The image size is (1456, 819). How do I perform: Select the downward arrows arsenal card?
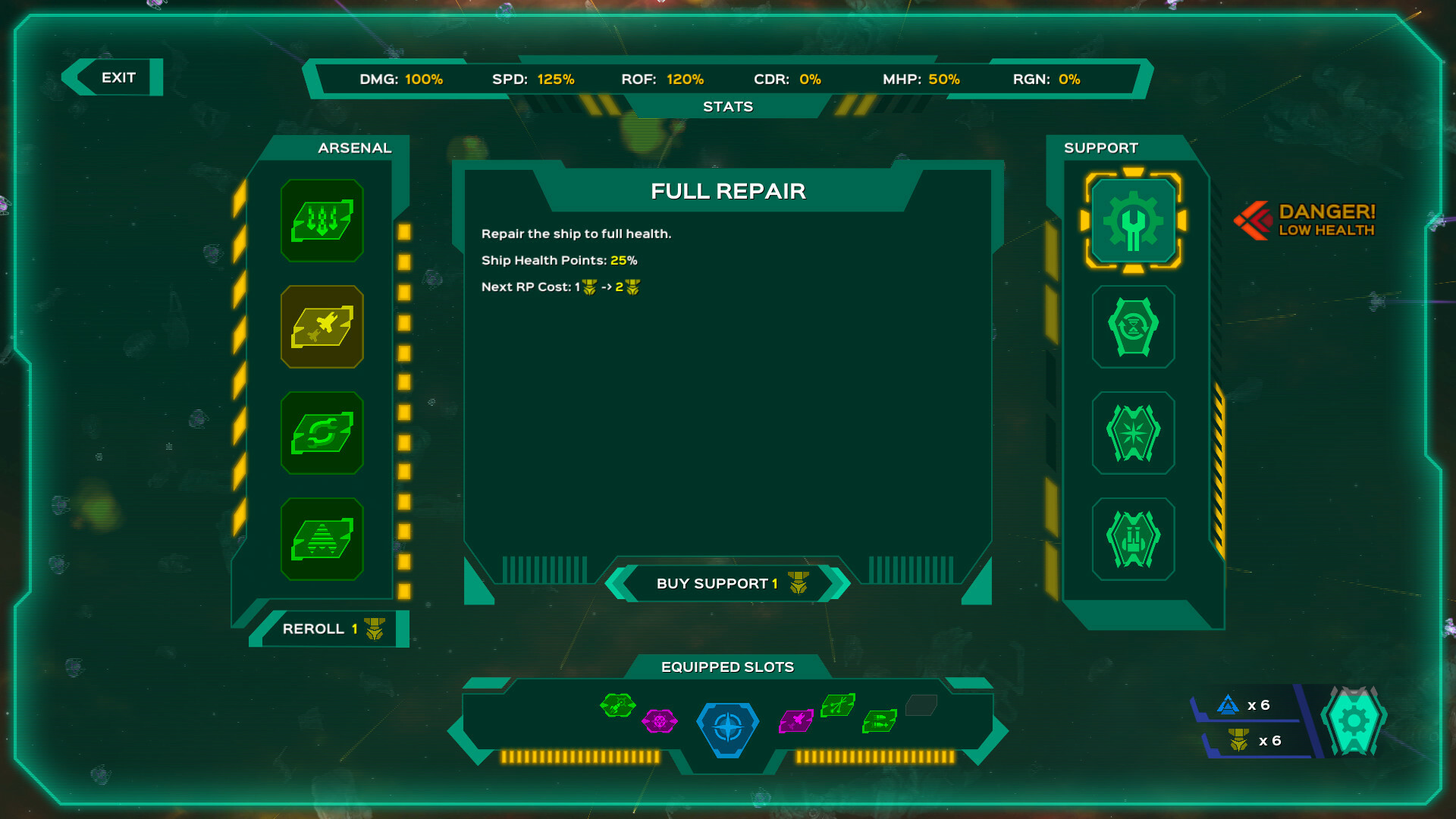(322, 221)
